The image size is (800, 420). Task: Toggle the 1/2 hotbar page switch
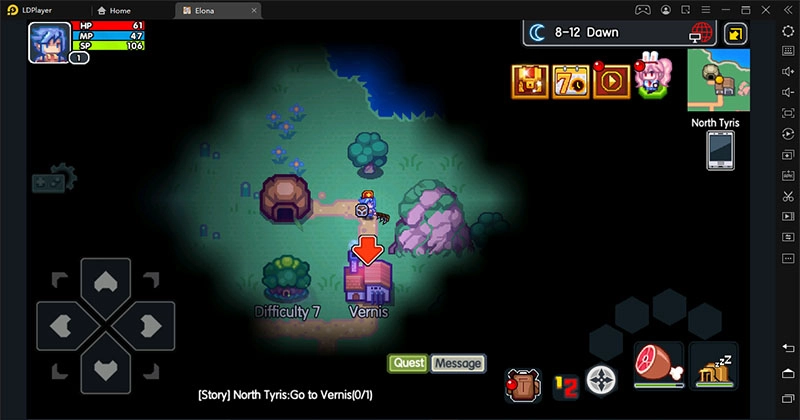(x=565, y=383)
